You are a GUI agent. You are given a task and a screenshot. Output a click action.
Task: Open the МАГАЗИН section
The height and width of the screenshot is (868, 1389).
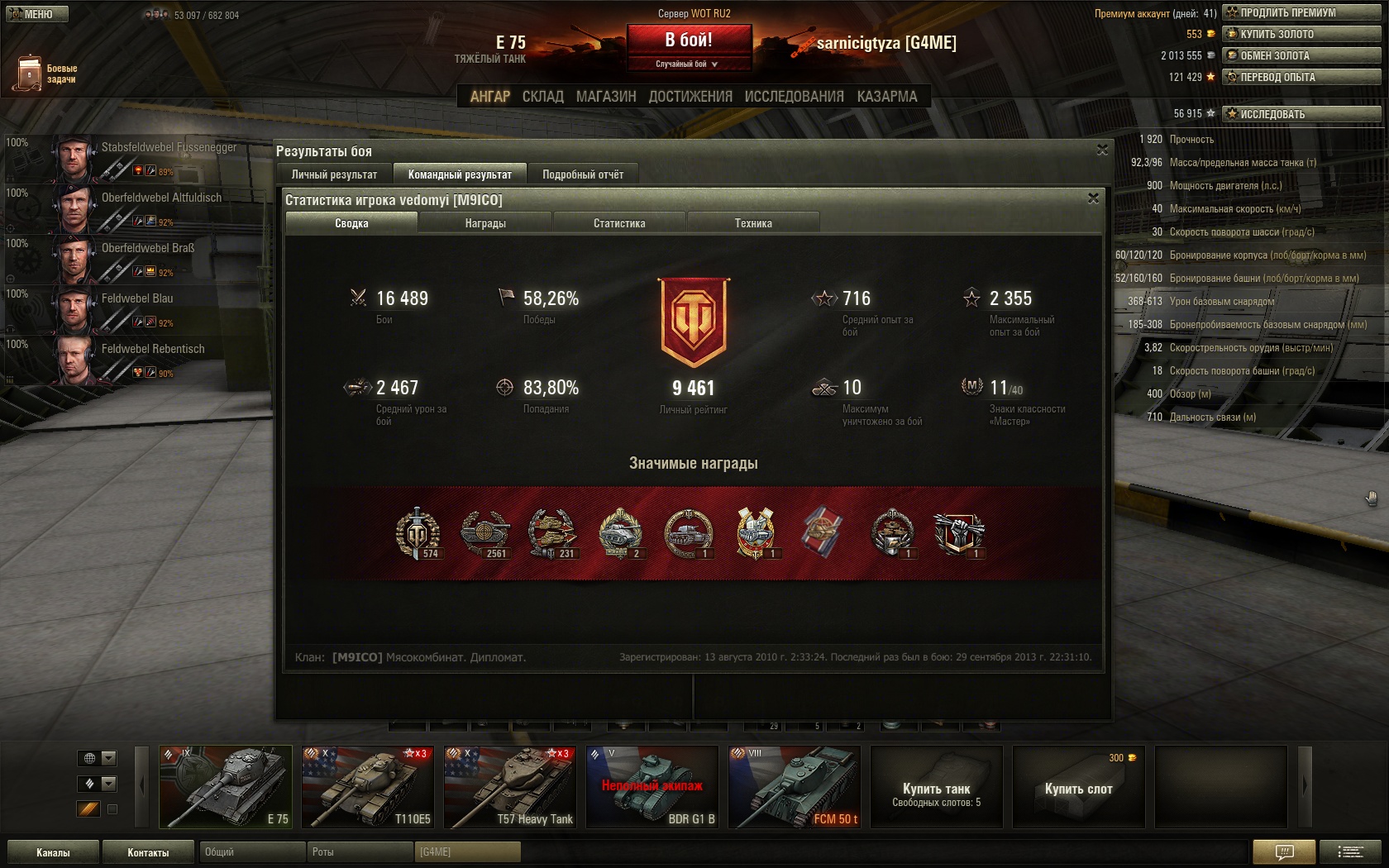pos(606,97)
